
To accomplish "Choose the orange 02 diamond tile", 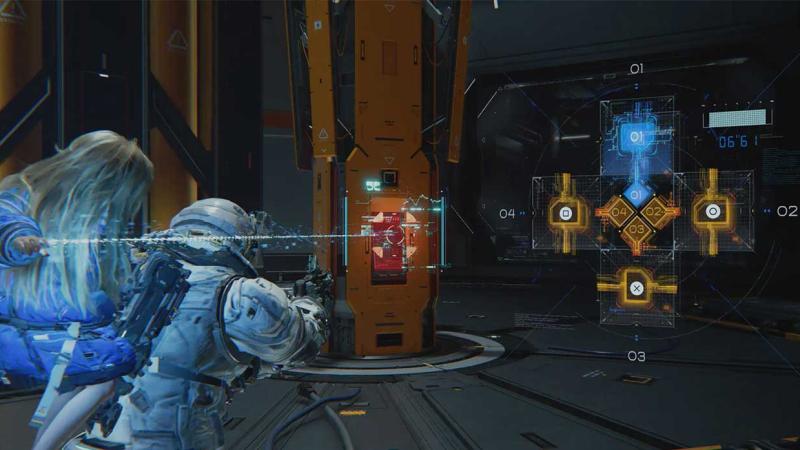I will coord(655,212).
